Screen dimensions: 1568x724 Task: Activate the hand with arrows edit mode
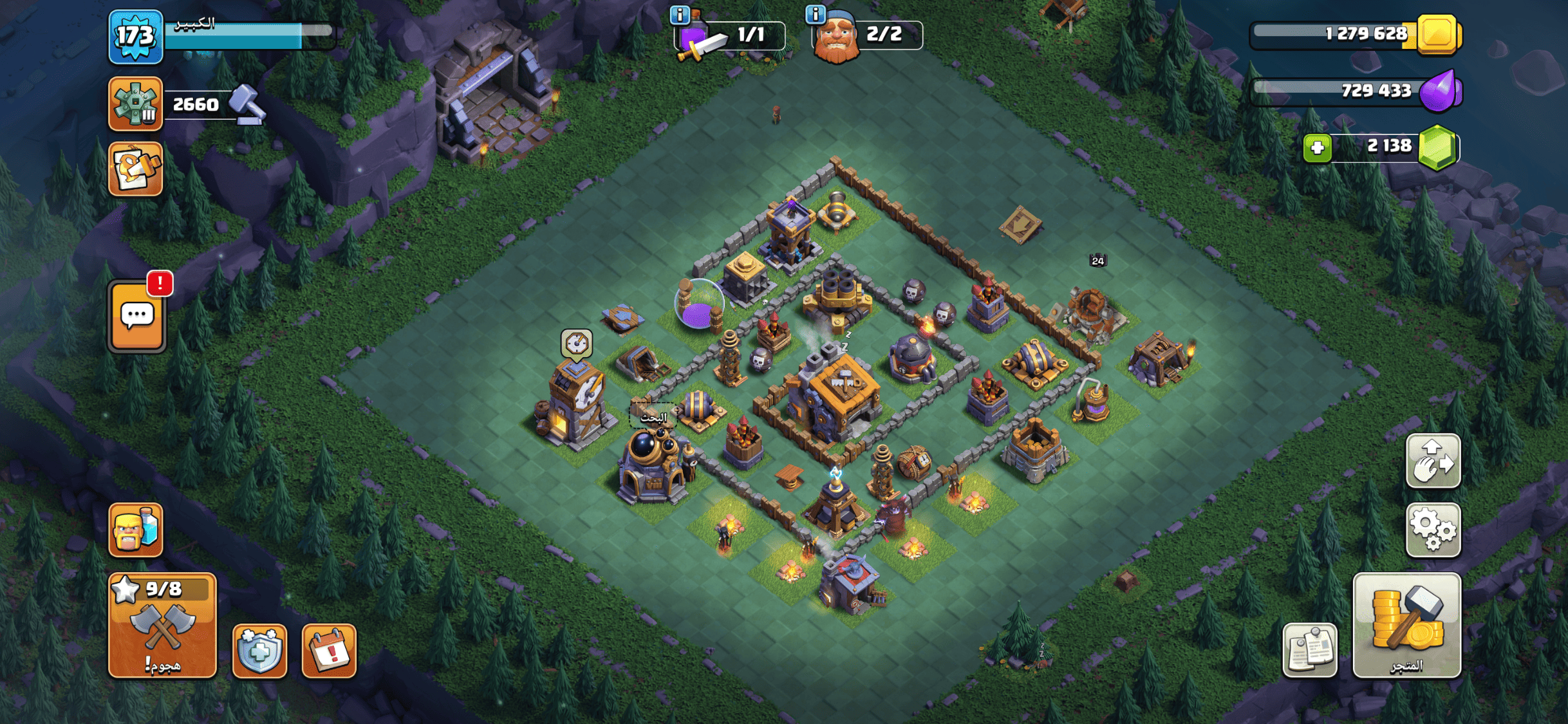[1433, 461]
